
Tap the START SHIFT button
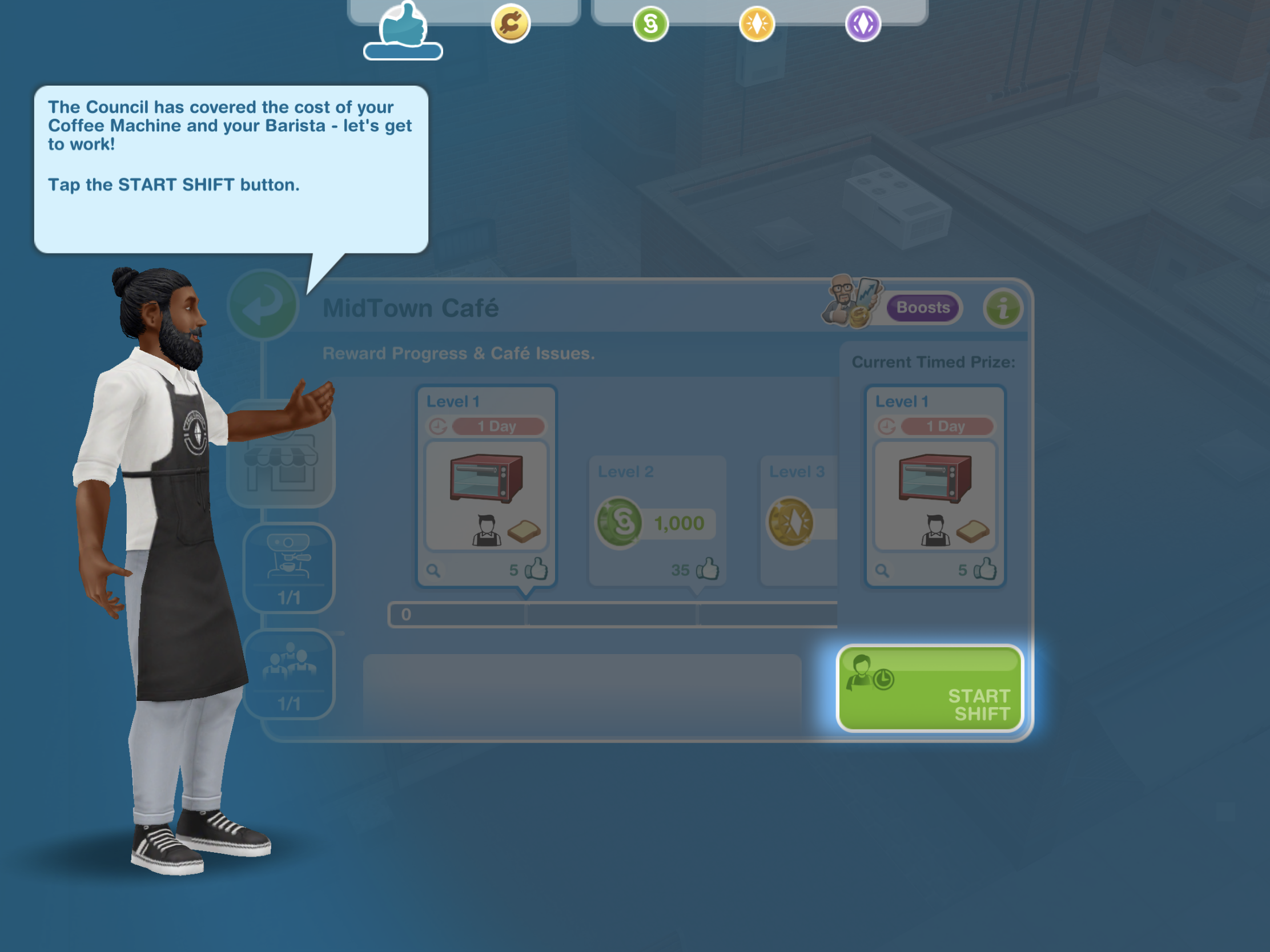930,689
